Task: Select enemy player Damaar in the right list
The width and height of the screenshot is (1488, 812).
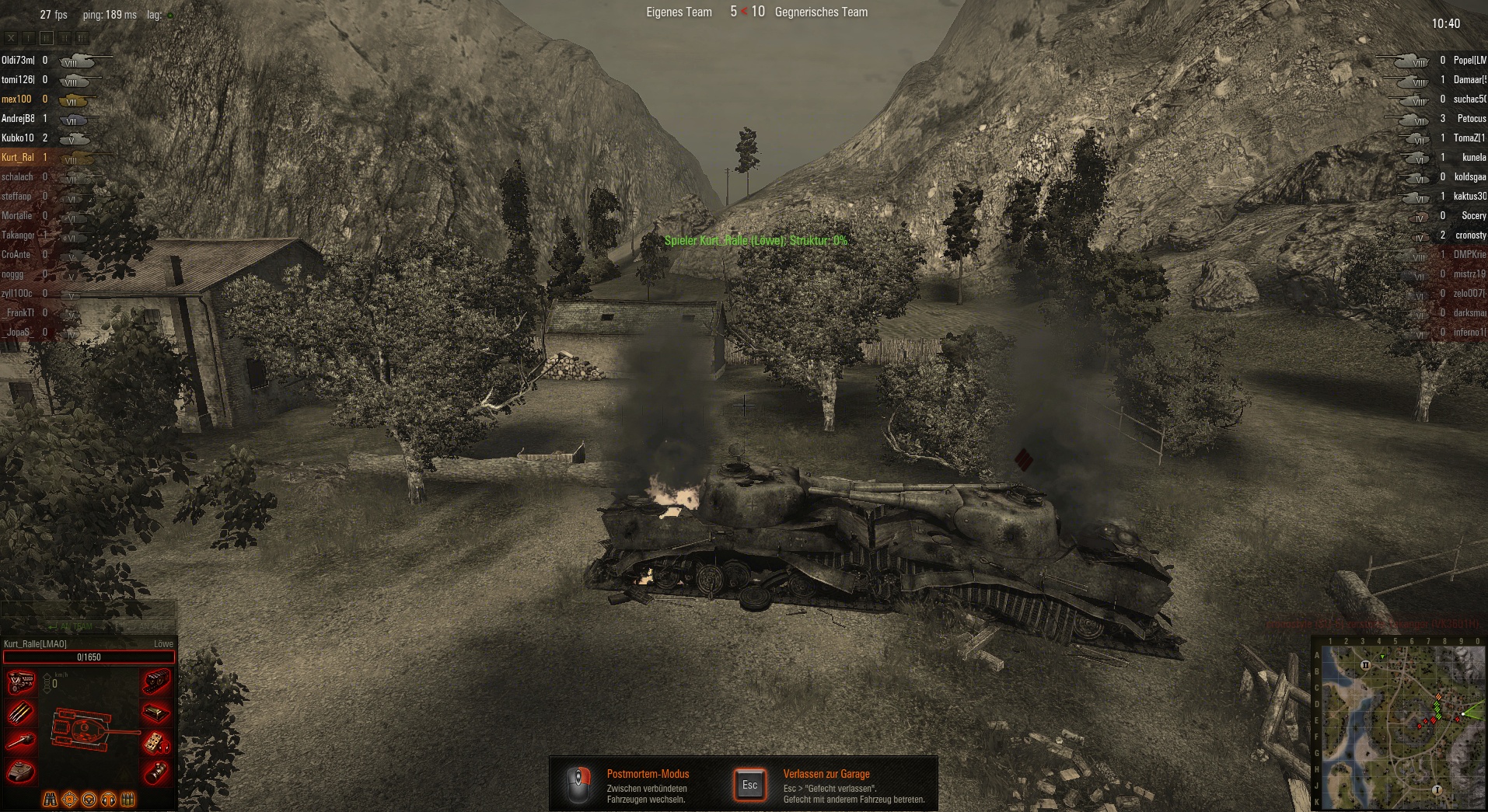Action: (x=1469, y=79)
